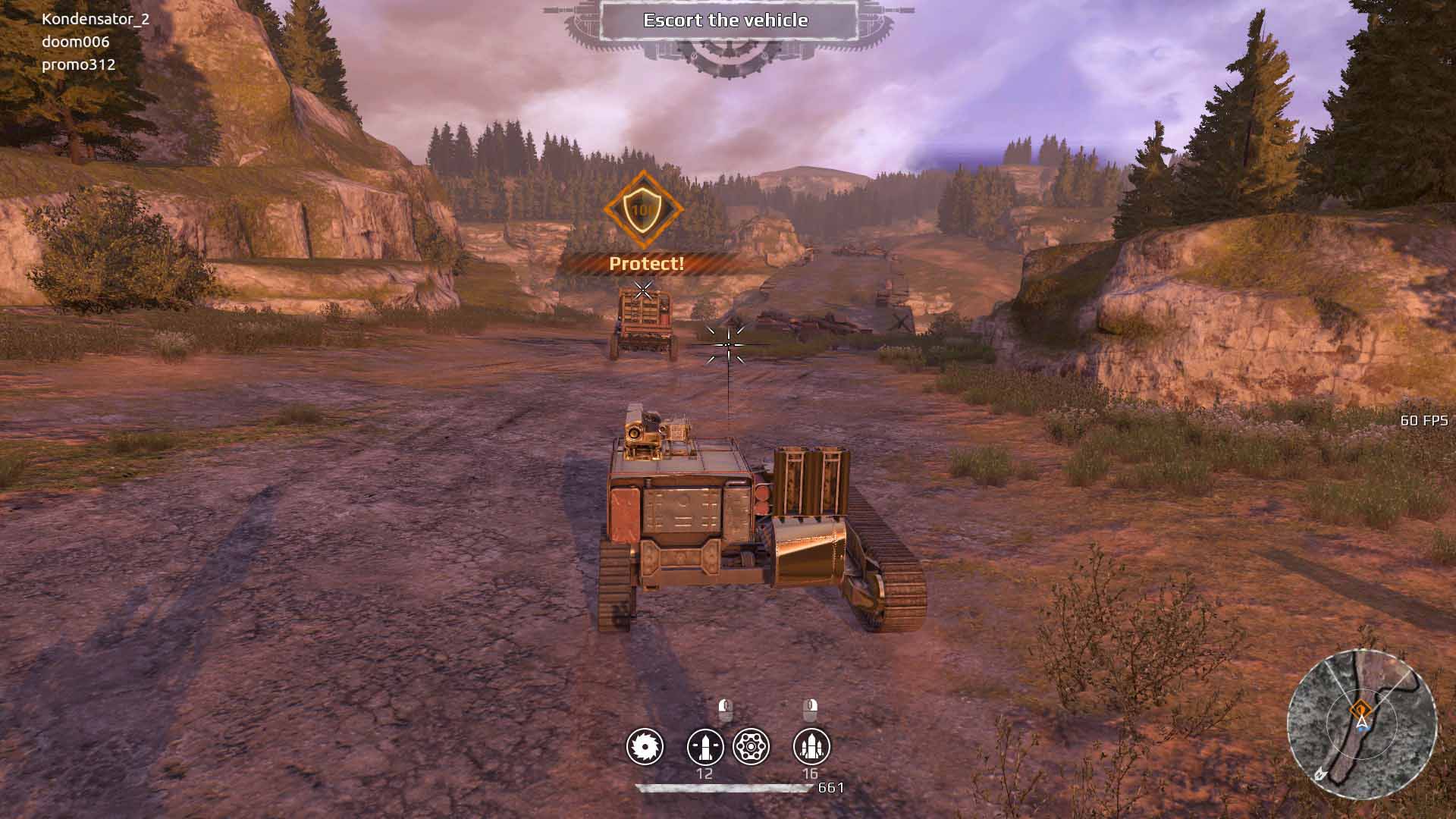Launch the triple rocket volley weapon

pyautogui.click(x=811, y=747)
